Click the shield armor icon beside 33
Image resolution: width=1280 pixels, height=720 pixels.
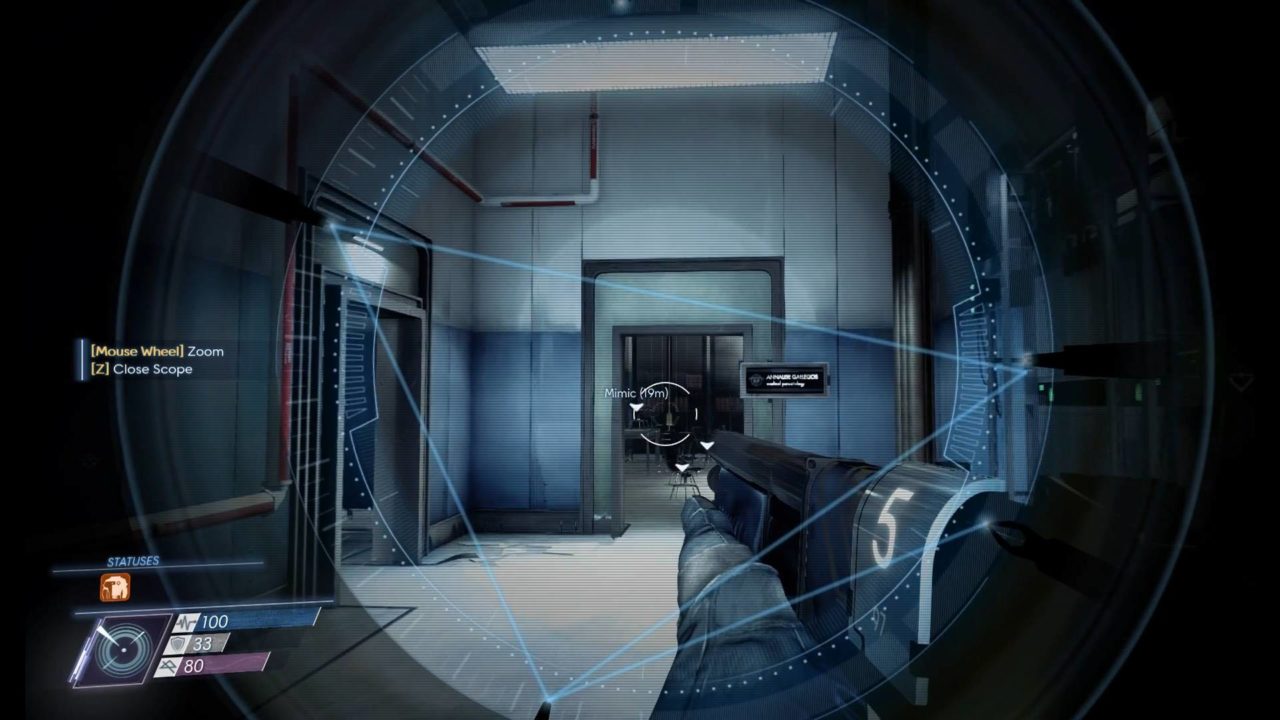click(176, 644)
